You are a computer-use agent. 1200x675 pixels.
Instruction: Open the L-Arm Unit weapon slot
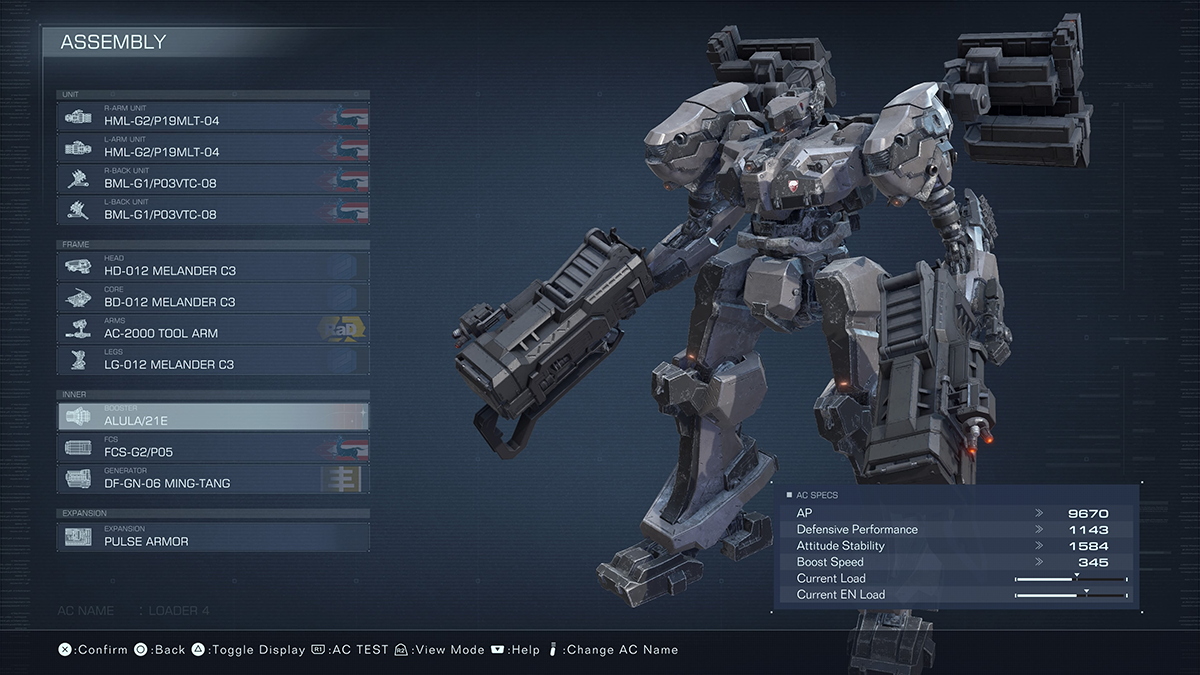click(213, 147)
